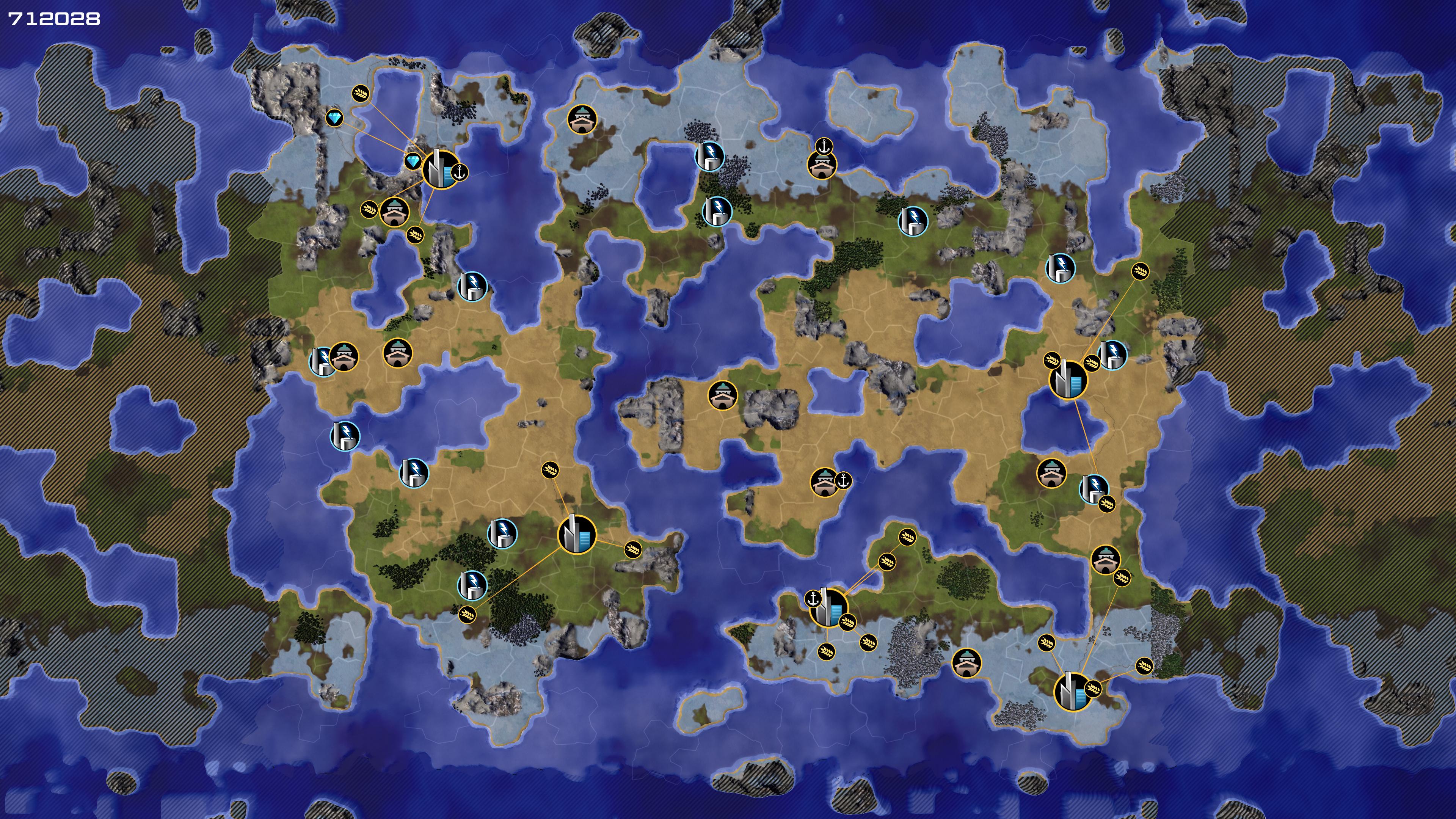Click the diamond resource marker touching the city icon

[x=413, y=162]
